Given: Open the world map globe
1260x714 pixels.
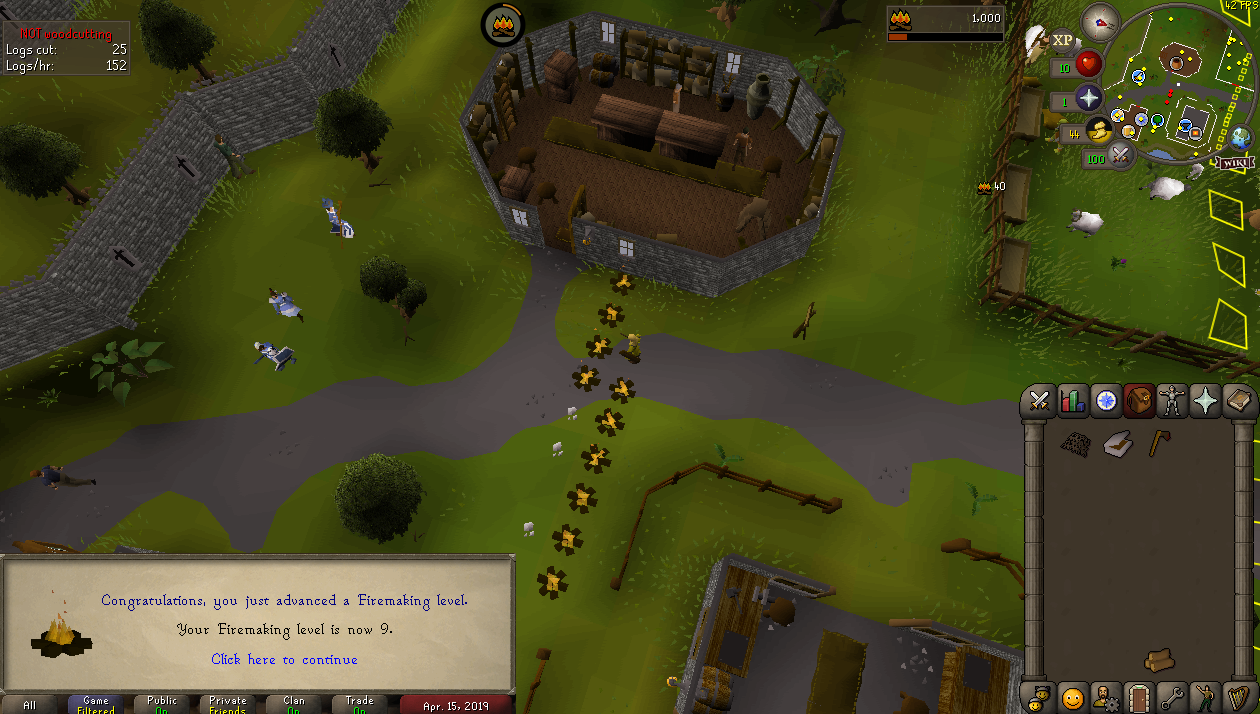Looking at the screenshot, I should (x=1243, y=137).
